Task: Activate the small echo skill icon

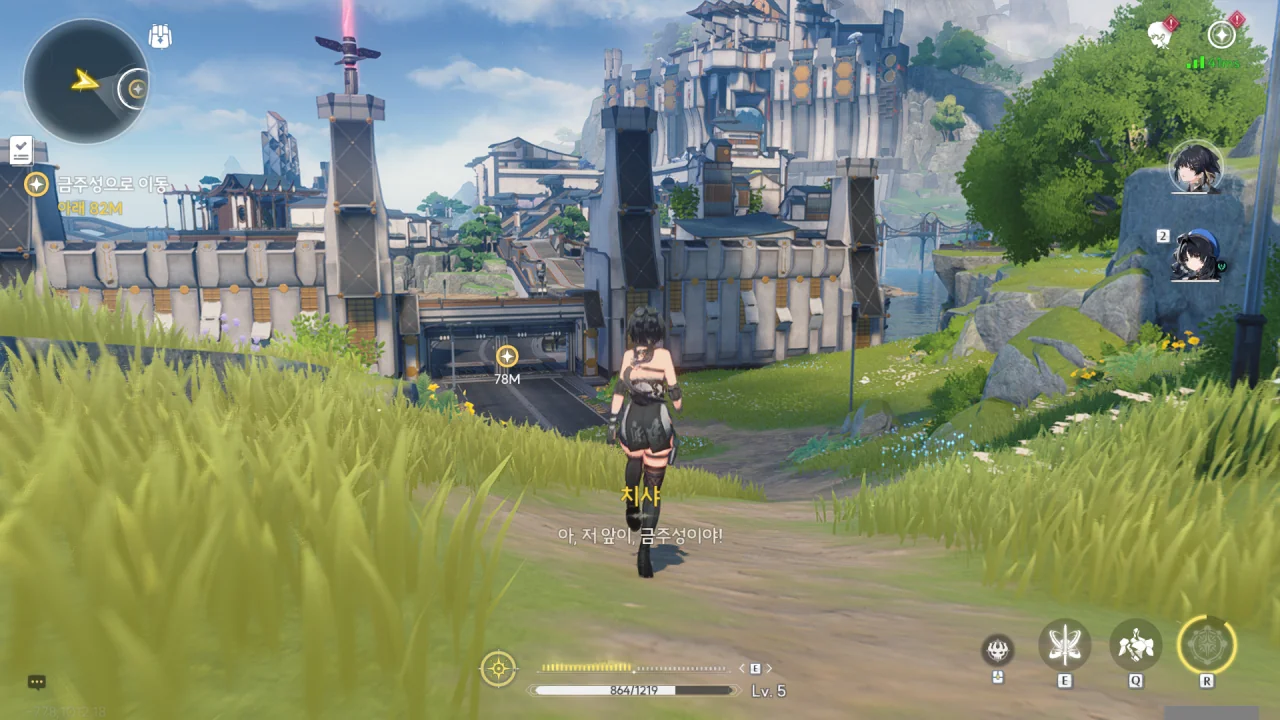Action: pyautogui.click(x=997, y=650)
